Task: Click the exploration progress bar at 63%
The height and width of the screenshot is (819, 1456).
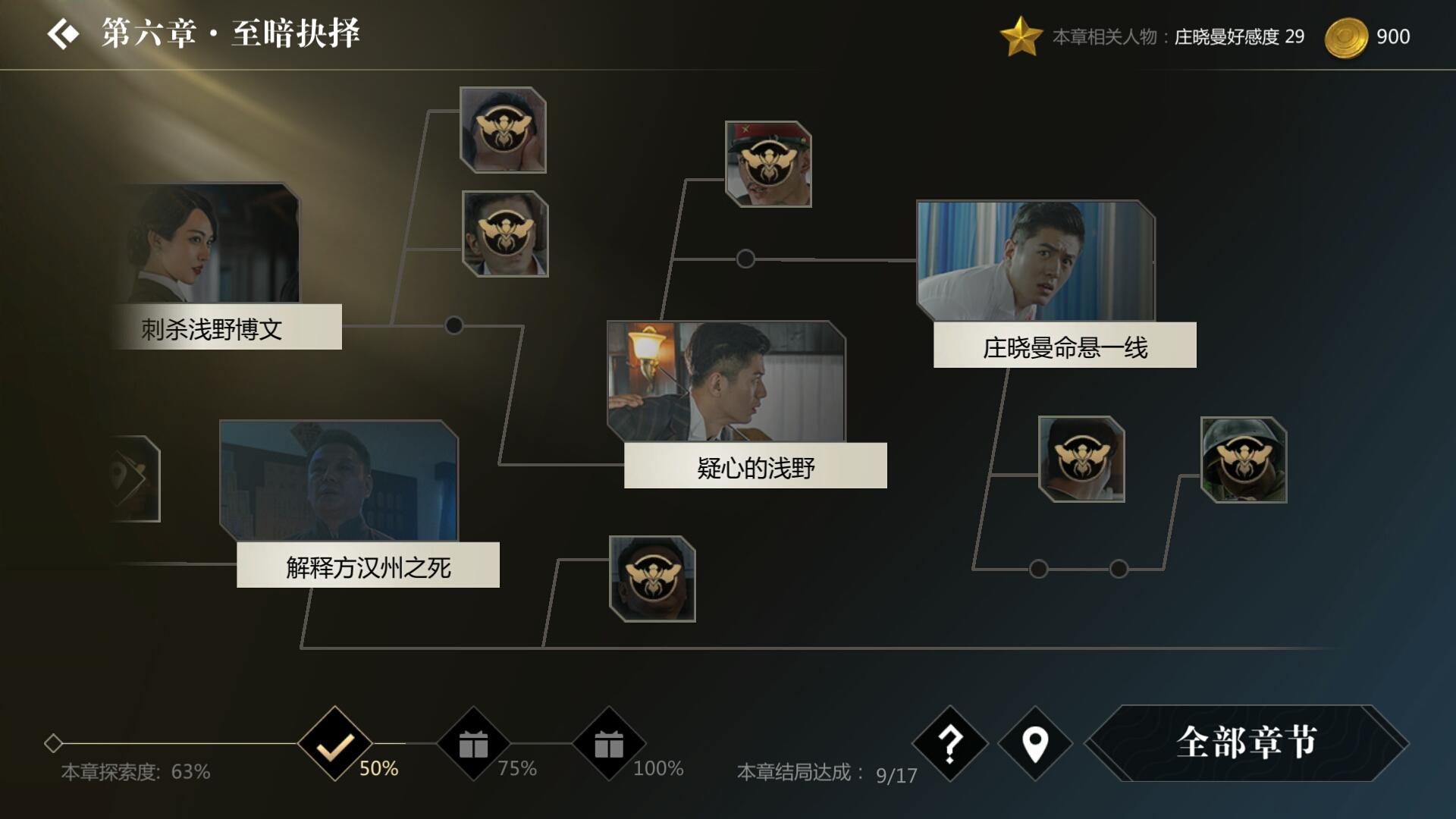Action: [x=135, y=773]
